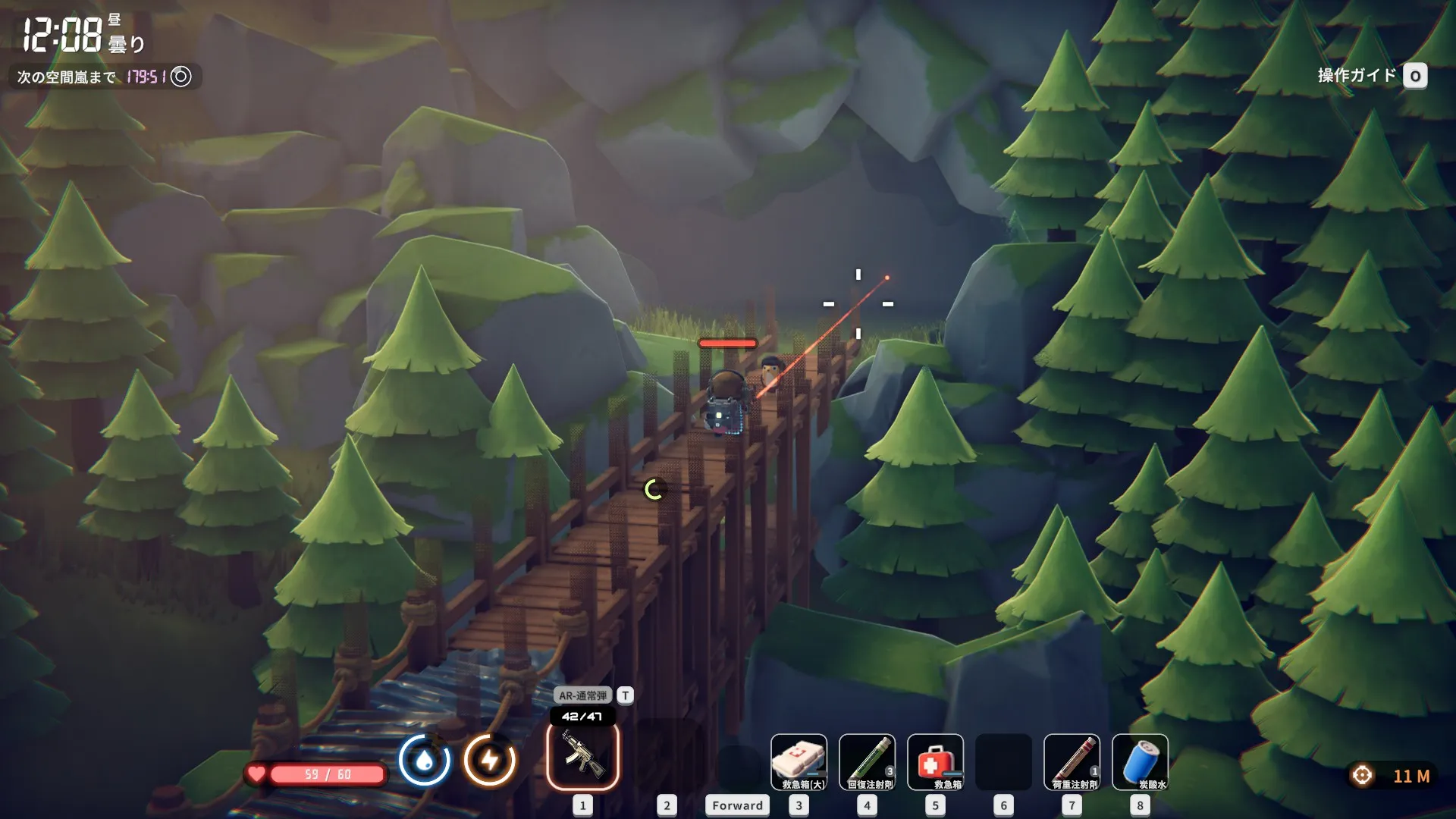Use the large first aid kit (救急箱(大))
This screenshot has height=819, width=1456.
click(x=799, y=761)
